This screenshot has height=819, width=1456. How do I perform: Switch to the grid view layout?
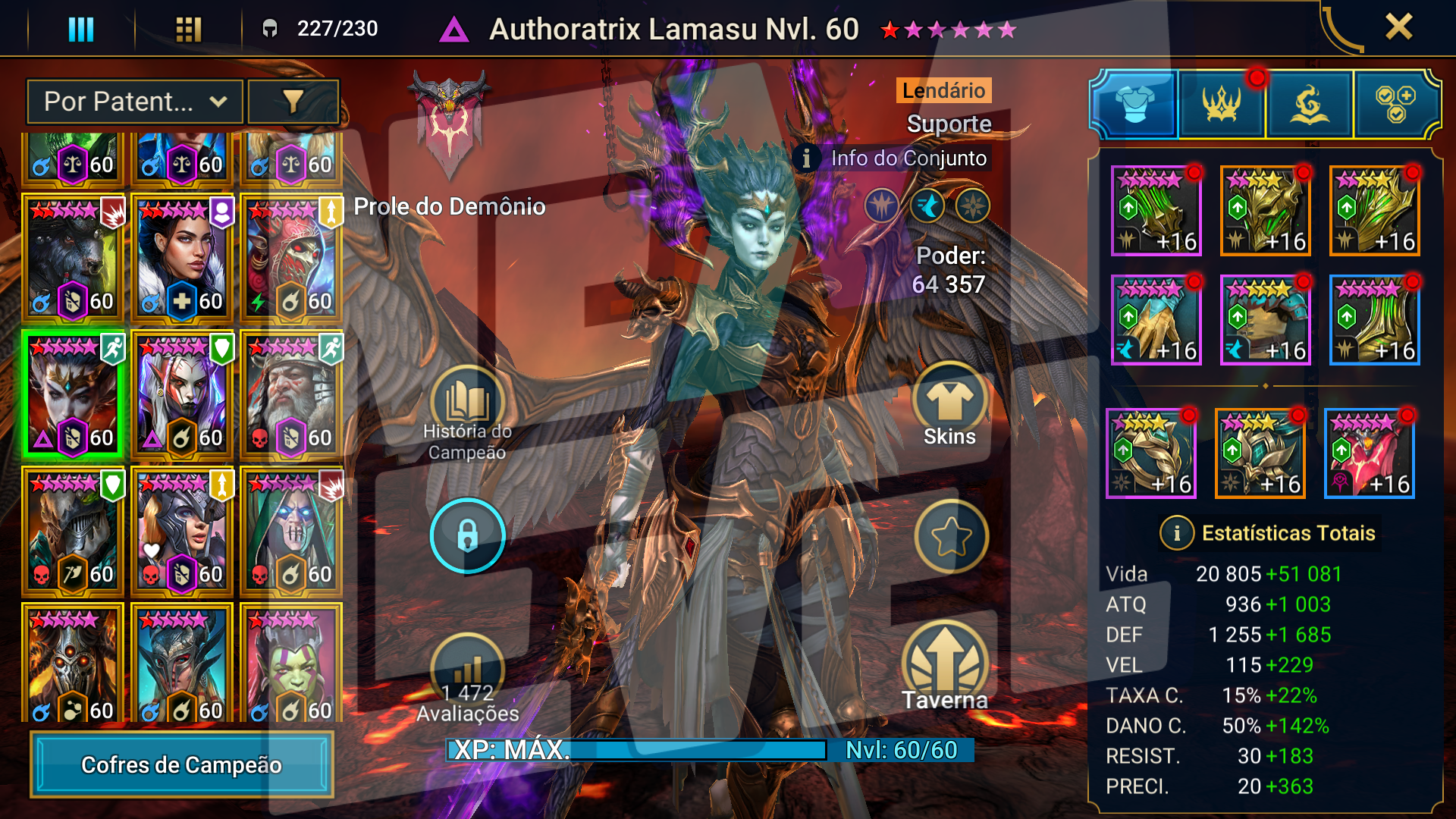[188, 29]
